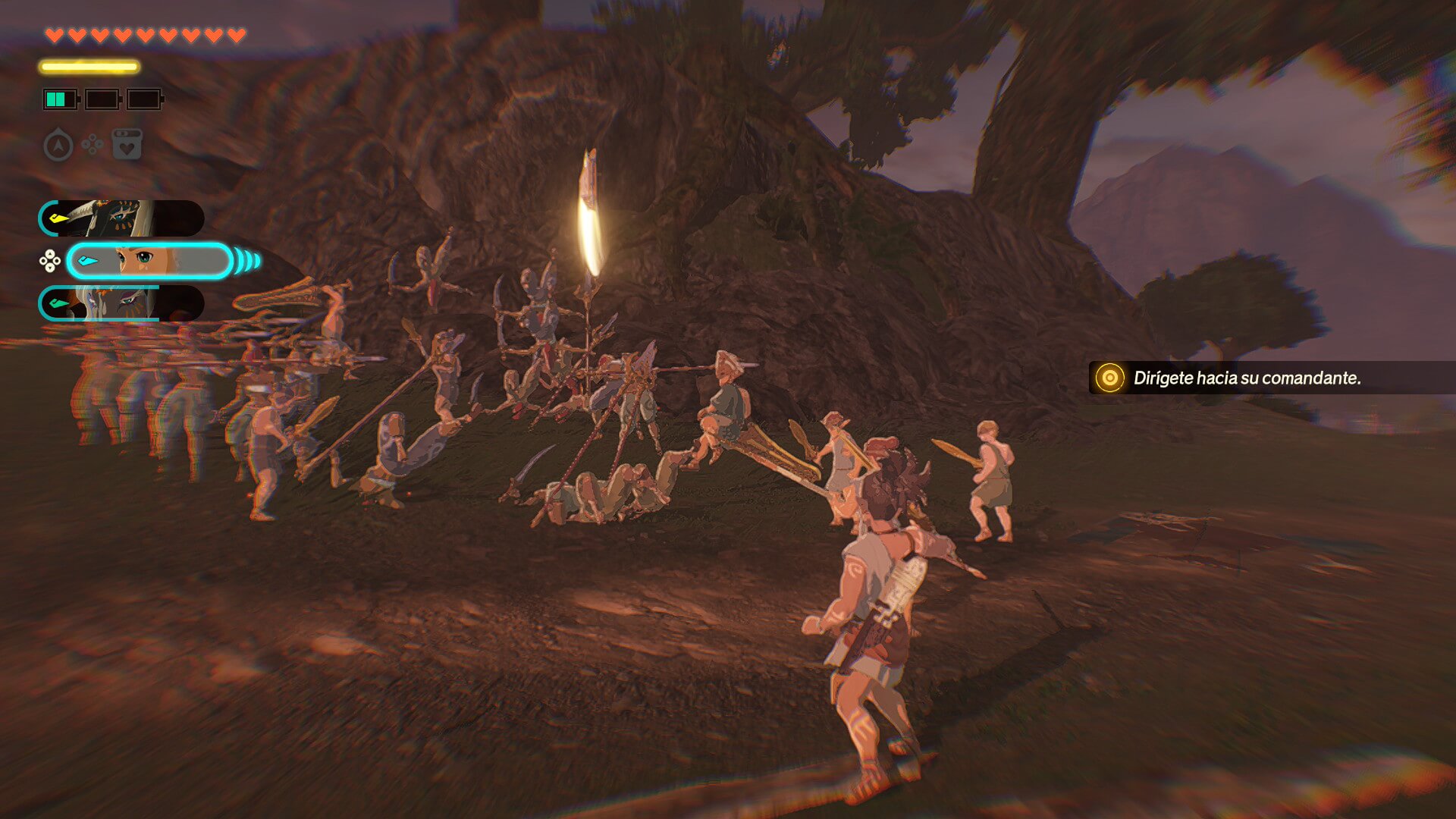Switch to the horned-helmet character portrait
The height and width of the screenshot is (819, 1456).
[121, 218]
